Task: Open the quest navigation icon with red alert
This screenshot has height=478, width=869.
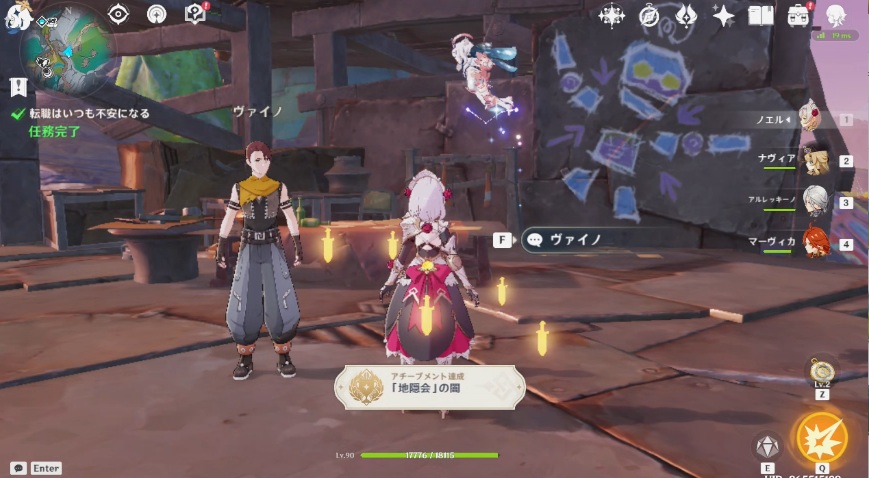Action: point(195,13)
